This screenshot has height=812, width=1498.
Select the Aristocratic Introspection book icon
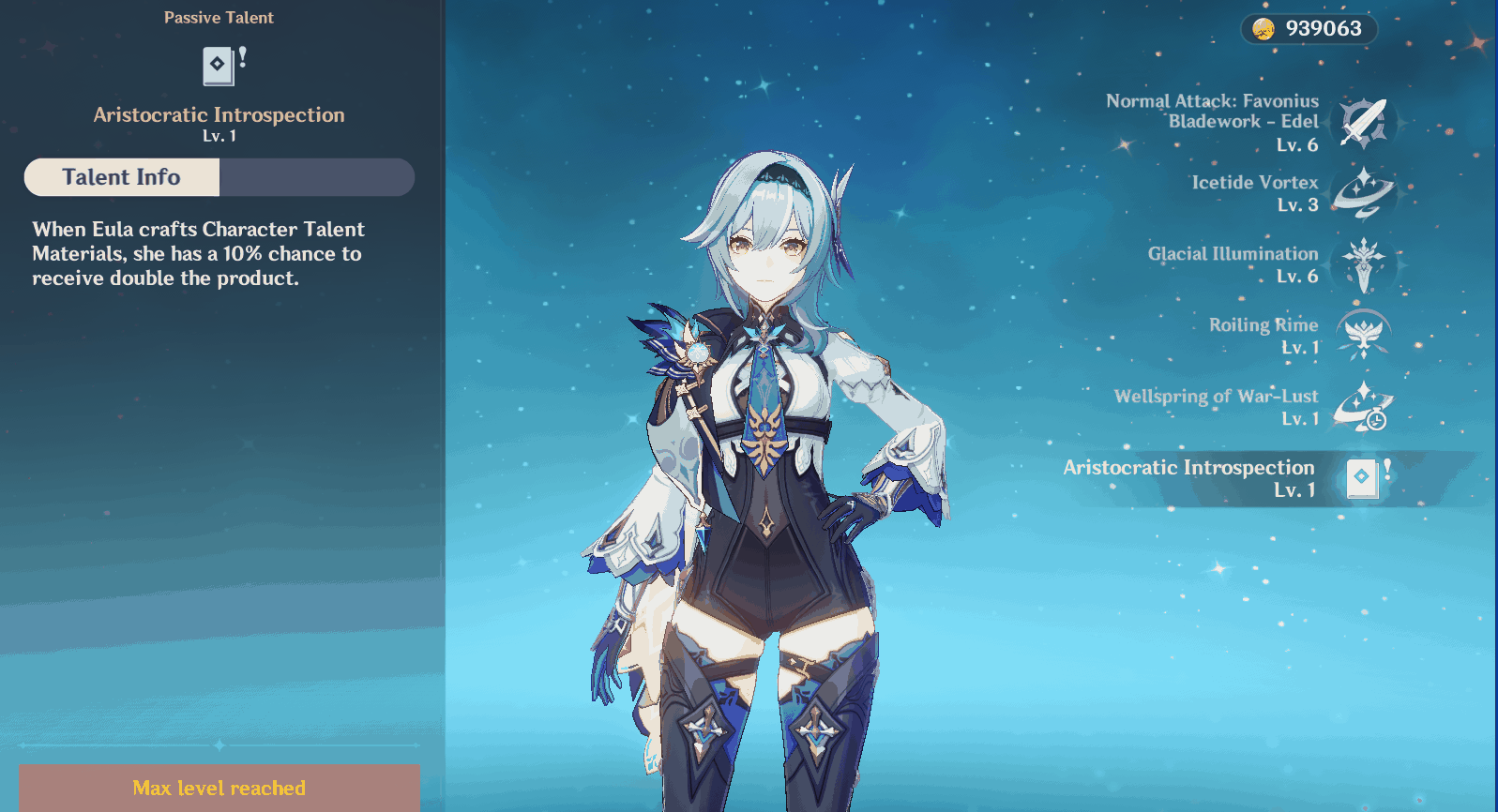click(x=1362, y=478)
